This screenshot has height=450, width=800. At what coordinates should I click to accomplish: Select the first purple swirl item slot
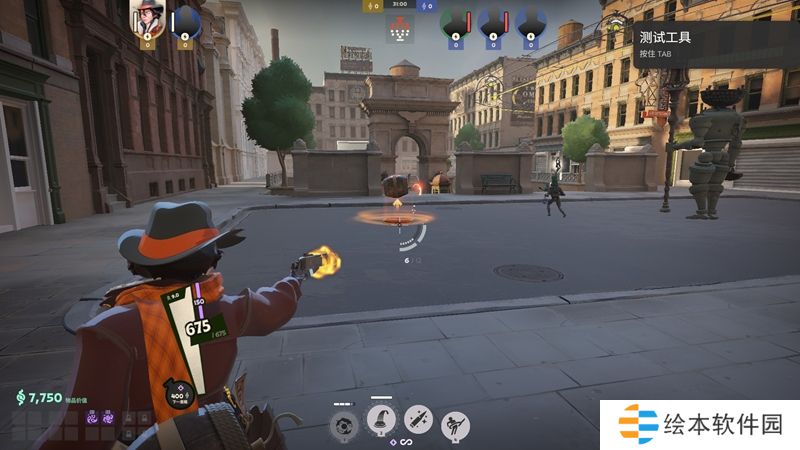tap(91, 419)
